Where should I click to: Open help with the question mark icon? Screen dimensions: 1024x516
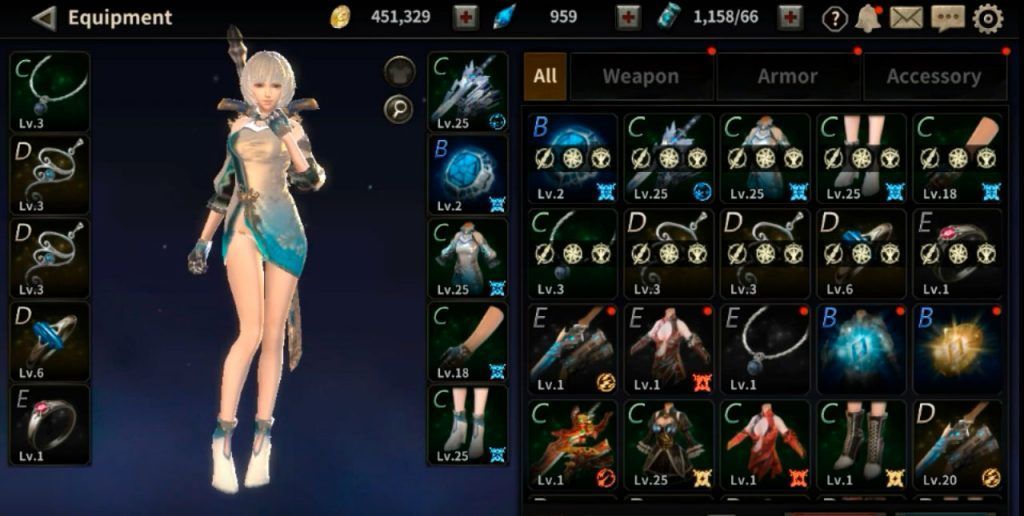pyautogui.click(x=834, y=18)
